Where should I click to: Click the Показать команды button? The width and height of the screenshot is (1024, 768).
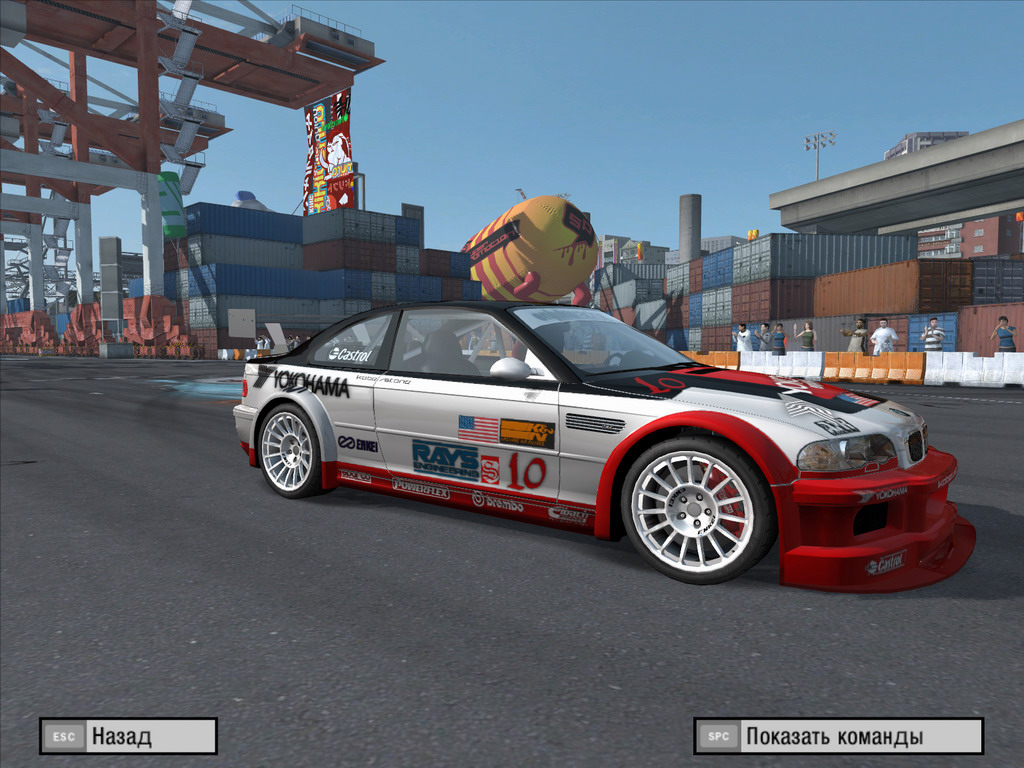[838, 737]
